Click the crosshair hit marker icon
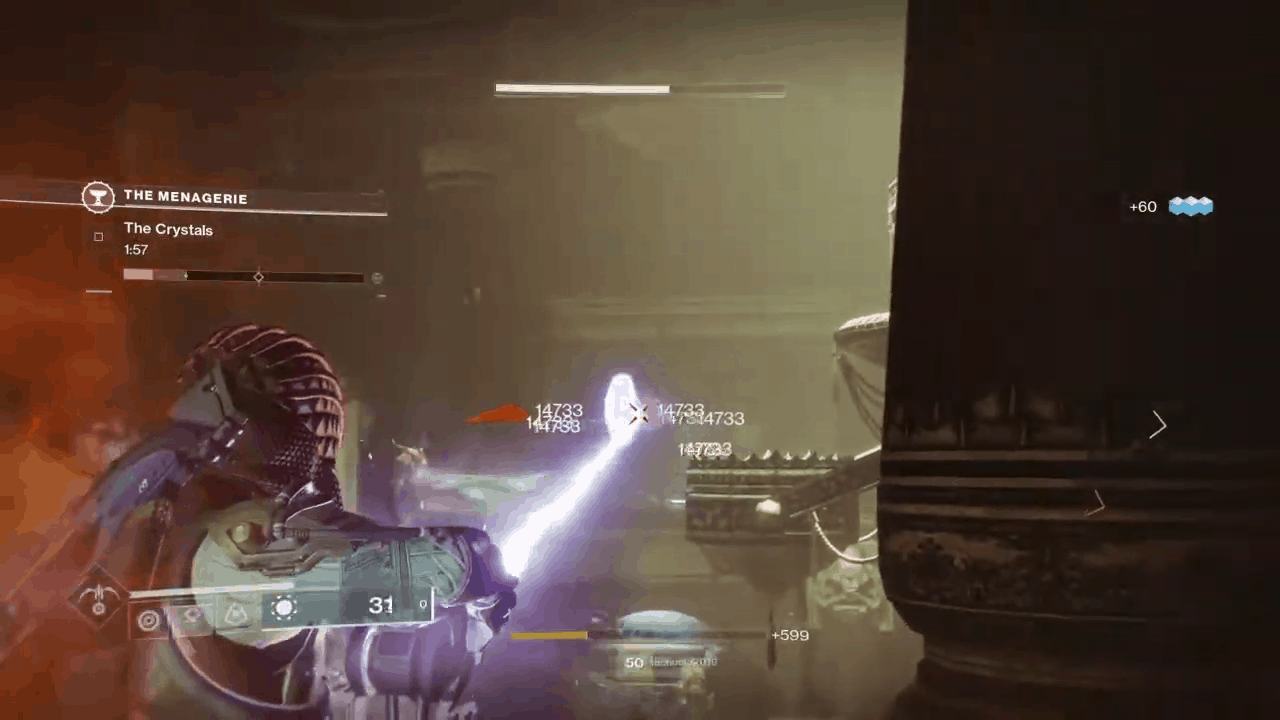The height and width of the screenshot is (720, 1280). [x=638, y=414]
